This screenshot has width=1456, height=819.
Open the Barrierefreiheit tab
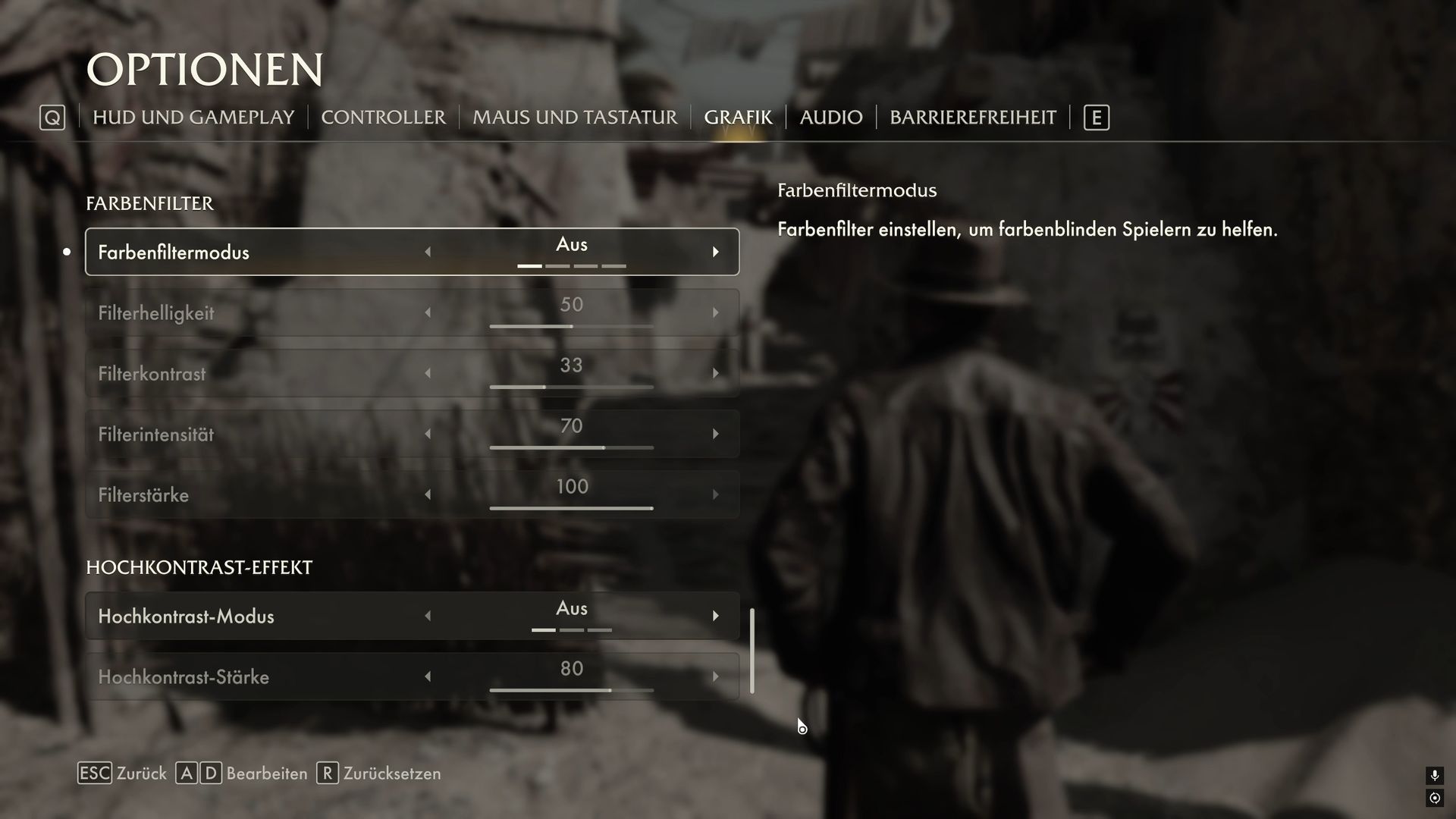[972, 118]
